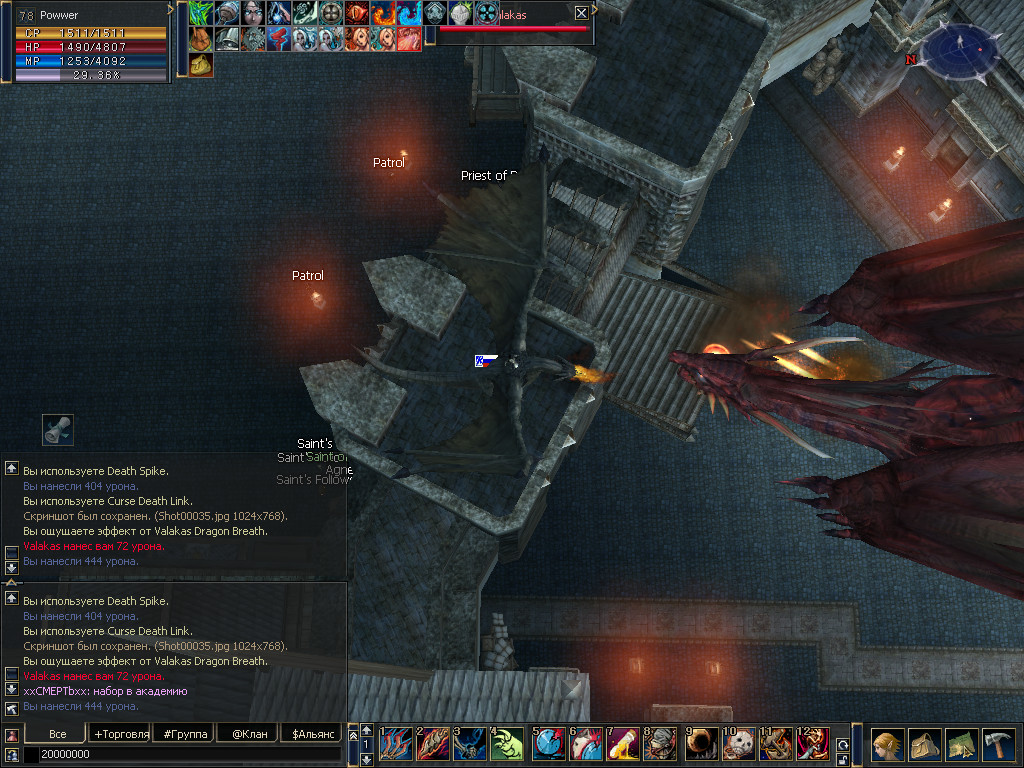Screen dimensions: 1024x768
Task: Open the $Альянс alliance chat tab
Action: 311,734
